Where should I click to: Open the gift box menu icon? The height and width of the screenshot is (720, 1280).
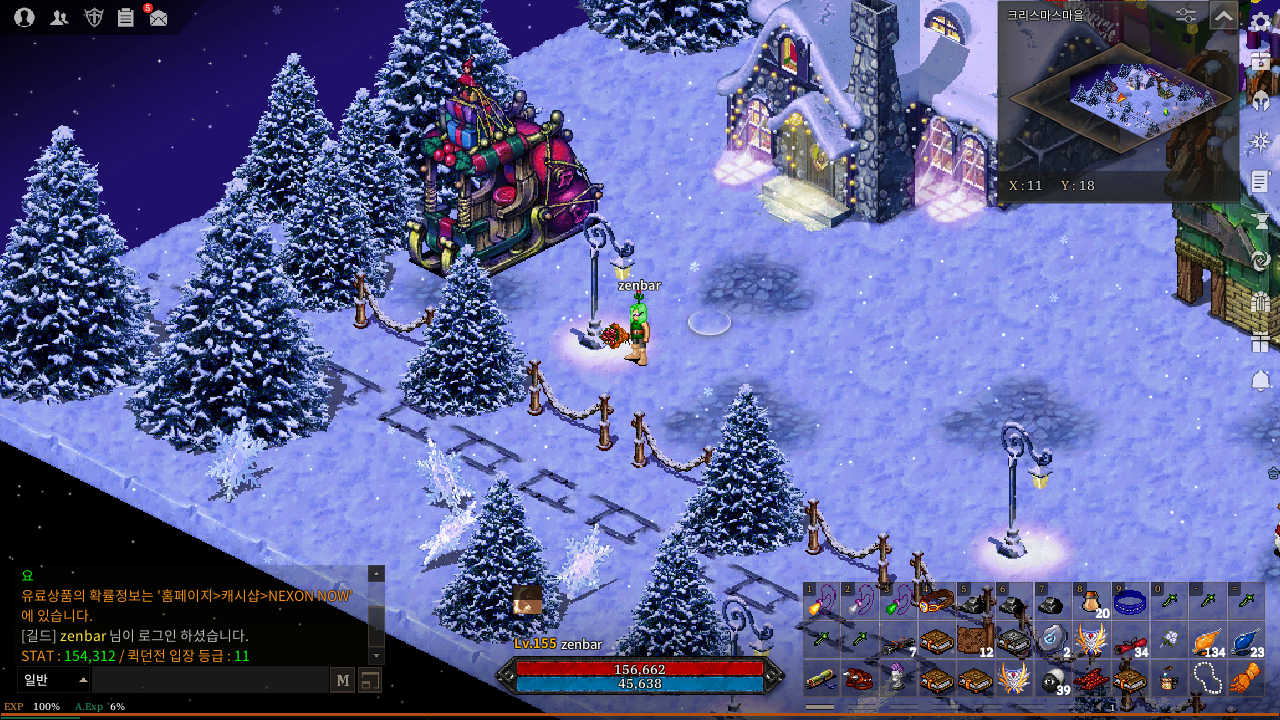[x=1260, y=342]
